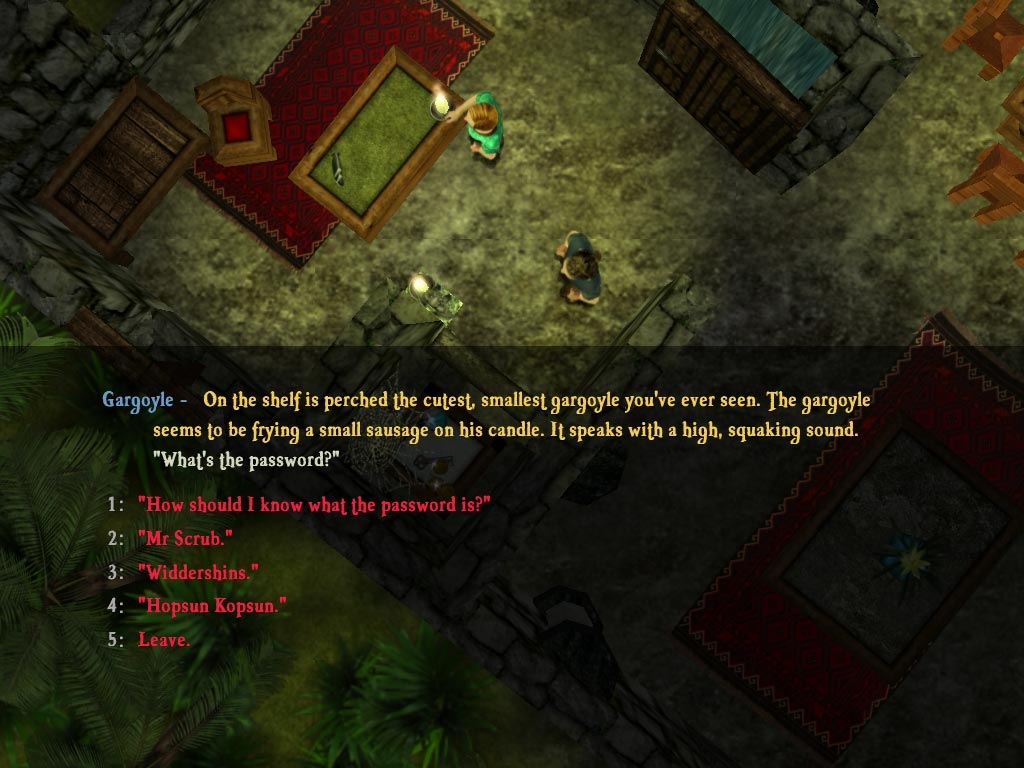Choose "How should I know what the password is?"
This screenshot has height=768, width=1024.
(313, 505)
